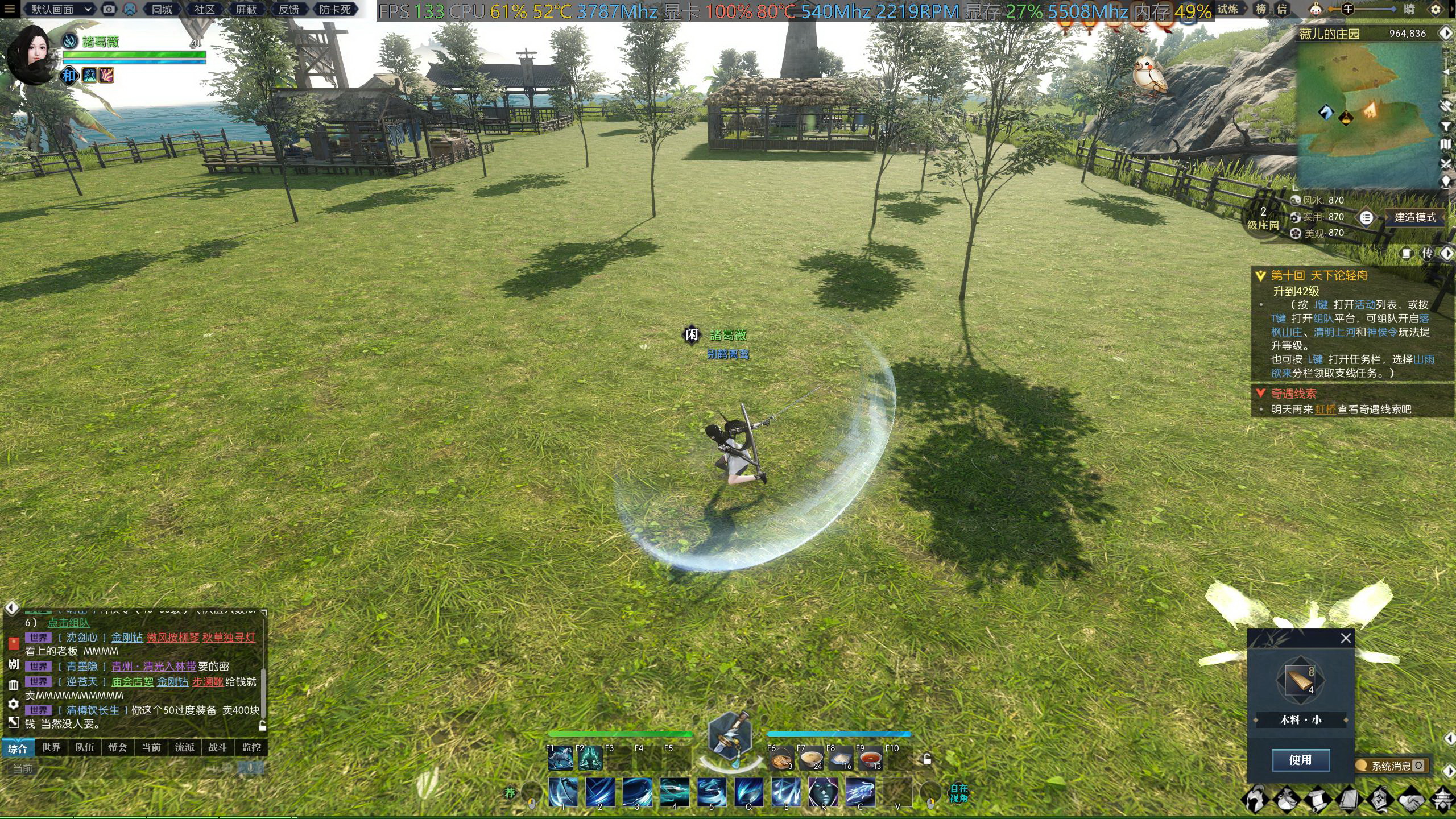
Task: Clear chat with the trash can icon
Action: 14,685
